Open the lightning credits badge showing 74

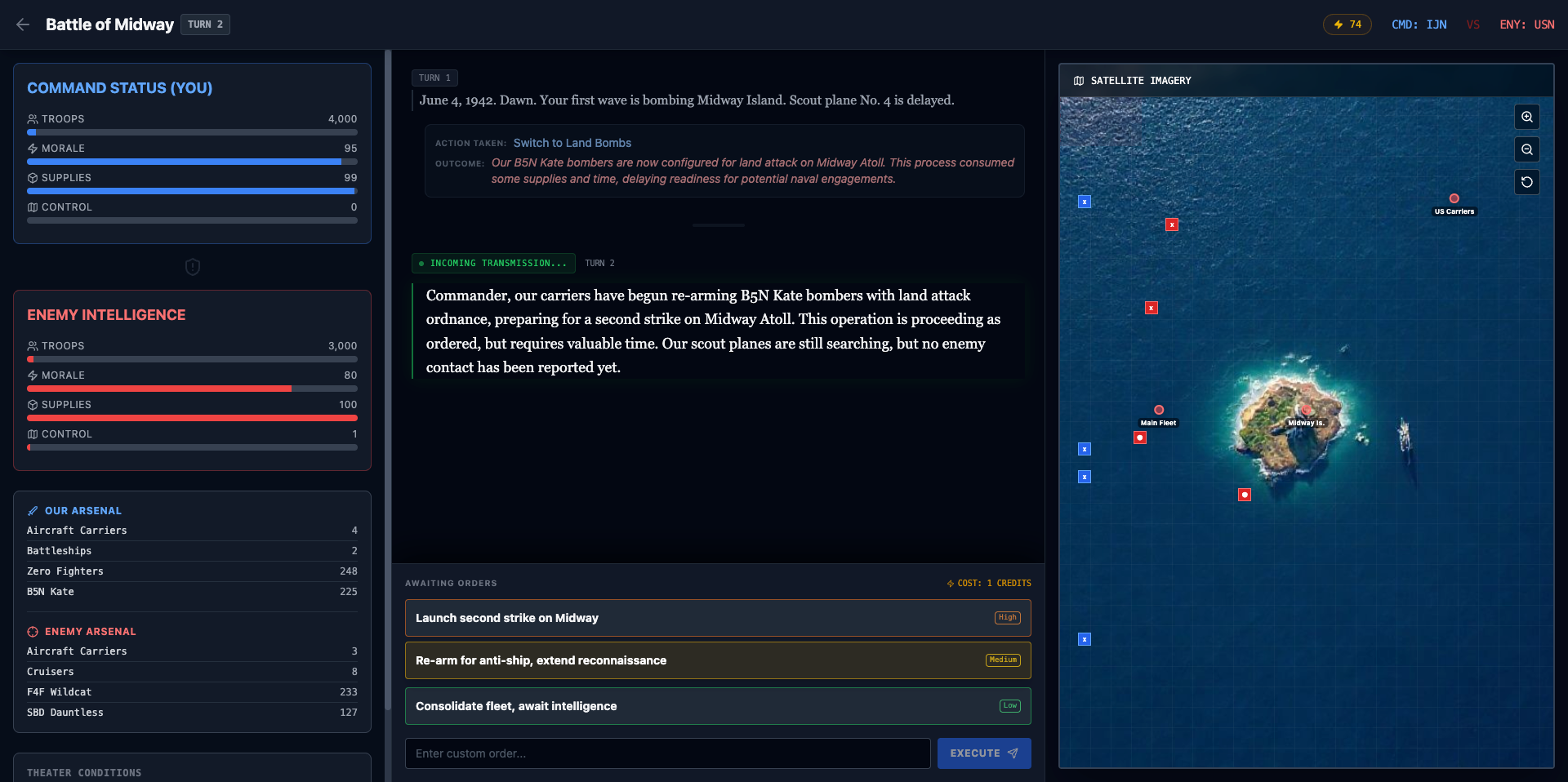(1347, 24)
